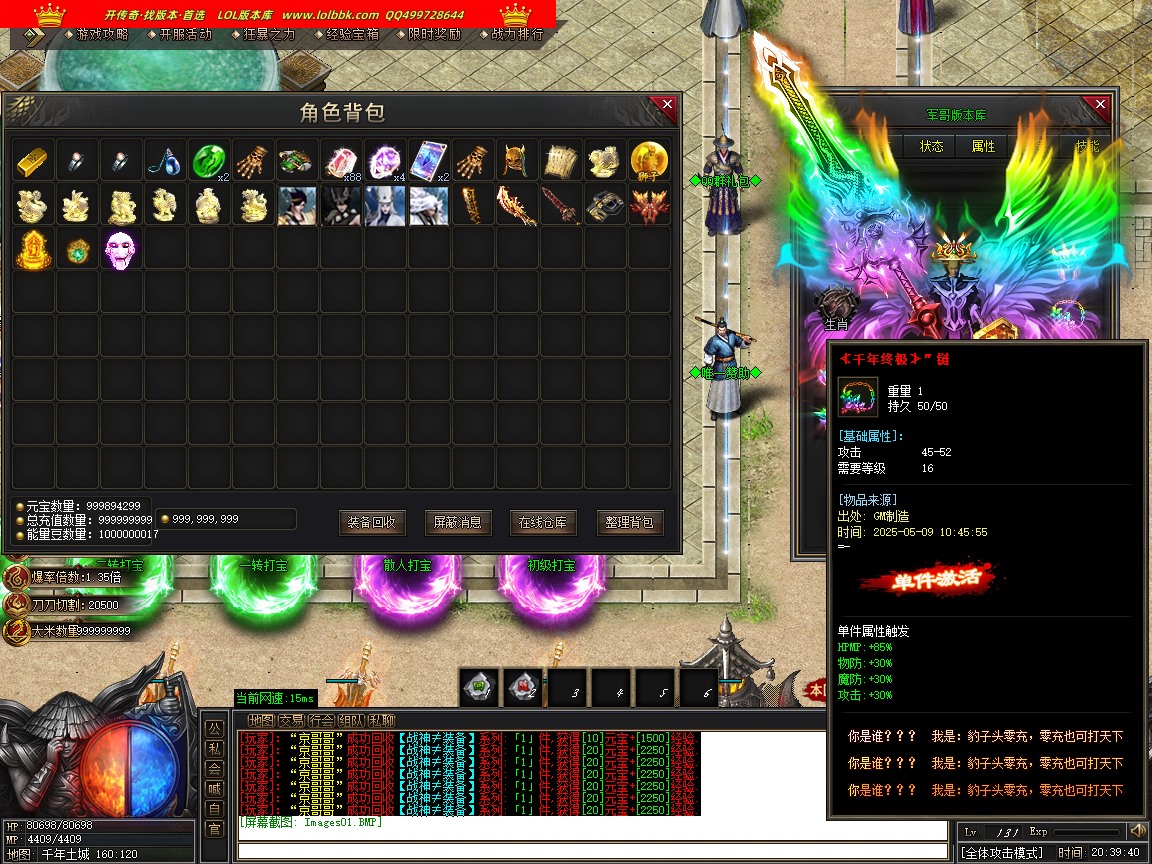Viewport: 1152px width, 864px height.
Task: Click the 装备回收 equipment recycle button
Action: pyautogui.click(x=372, y=522)
